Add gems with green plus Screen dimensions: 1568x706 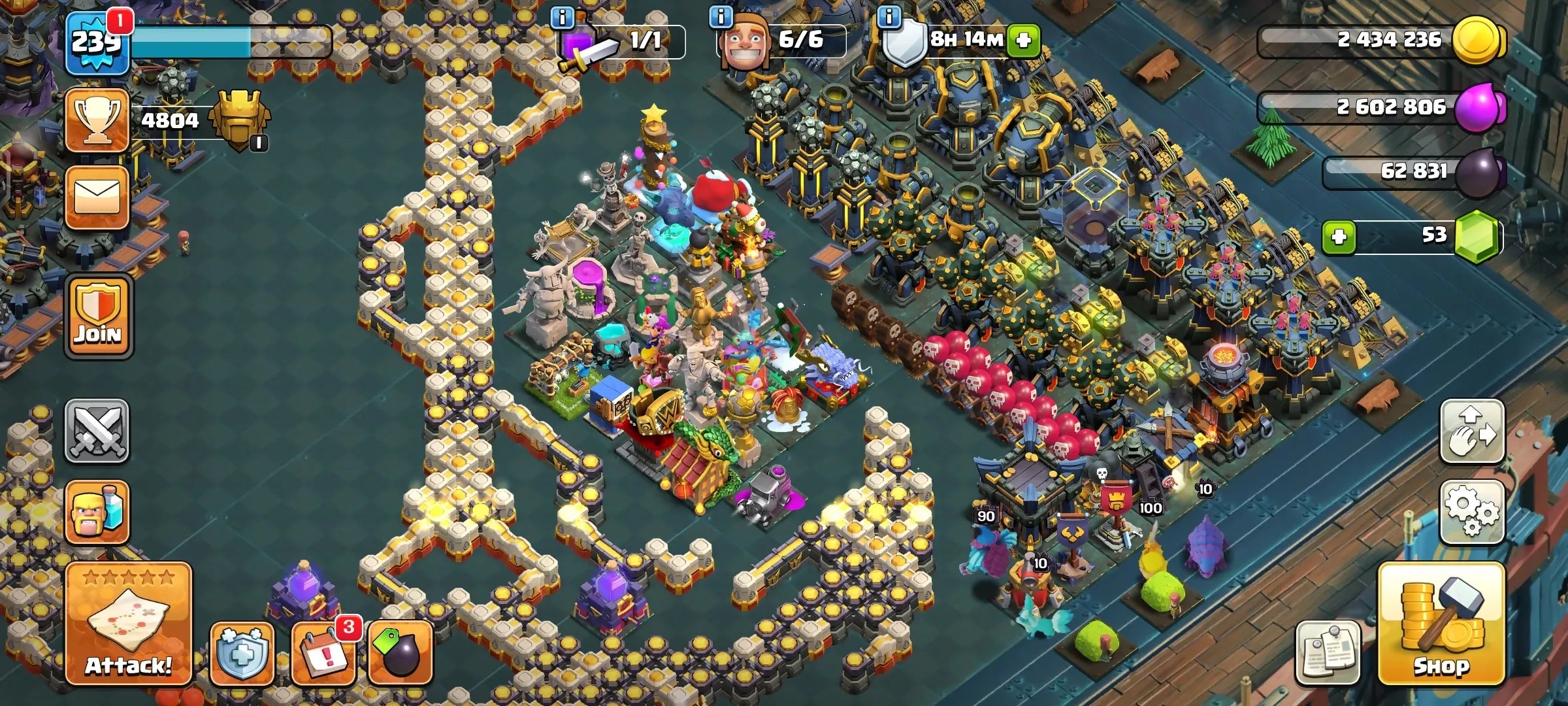(x=1339, y=237)
